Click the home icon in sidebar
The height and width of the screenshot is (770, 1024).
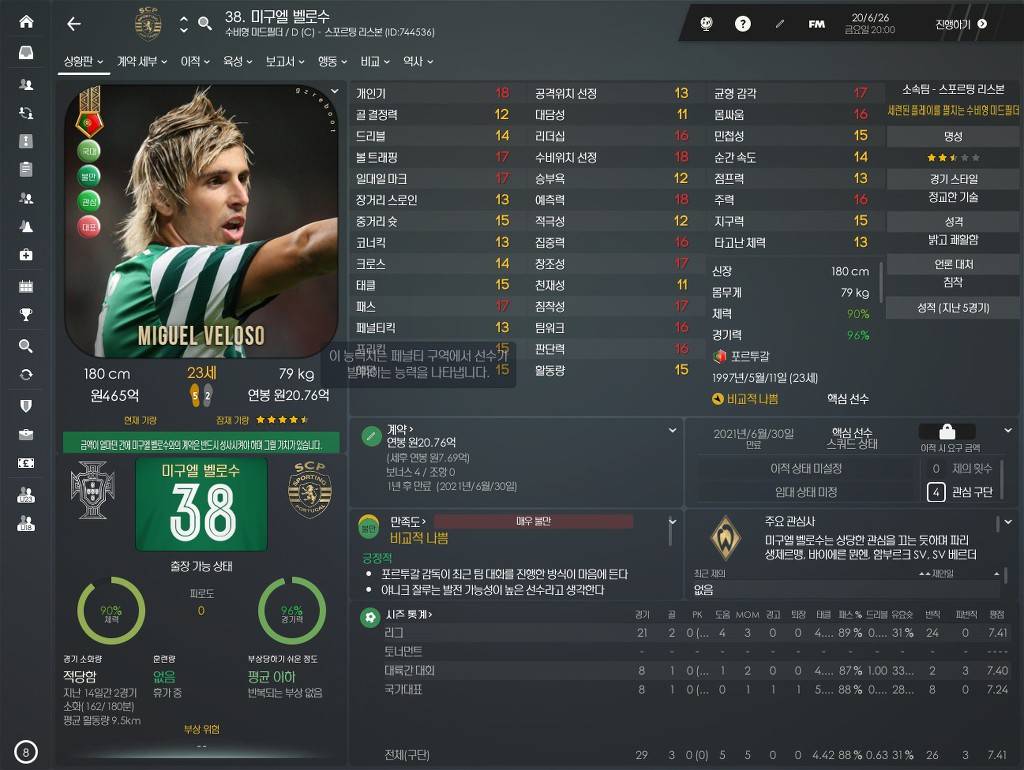click(x=26, y=22)
